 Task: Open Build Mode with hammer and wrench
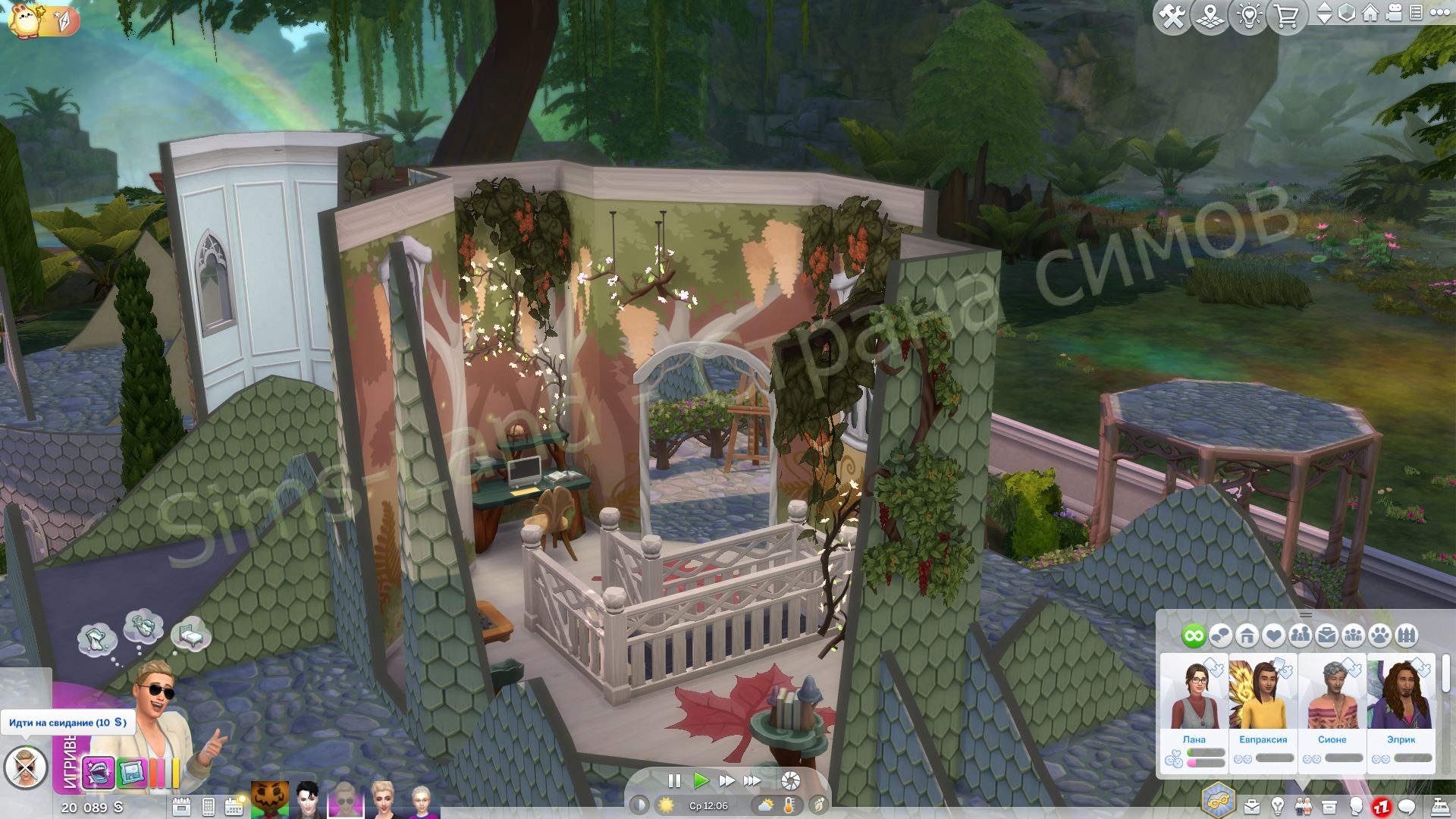pyautogui.click(x=1172, y=17)
